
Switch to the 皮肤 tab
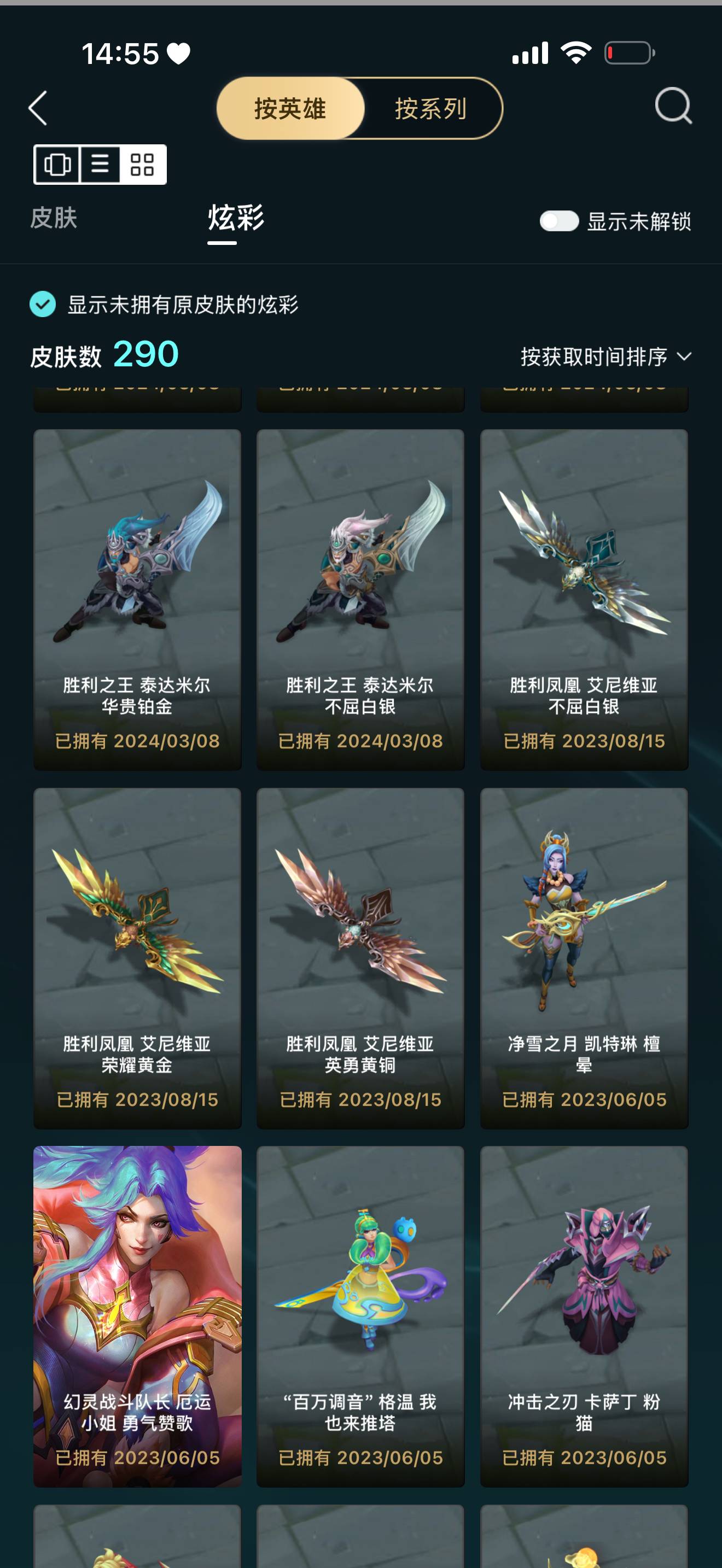point(54,219)
